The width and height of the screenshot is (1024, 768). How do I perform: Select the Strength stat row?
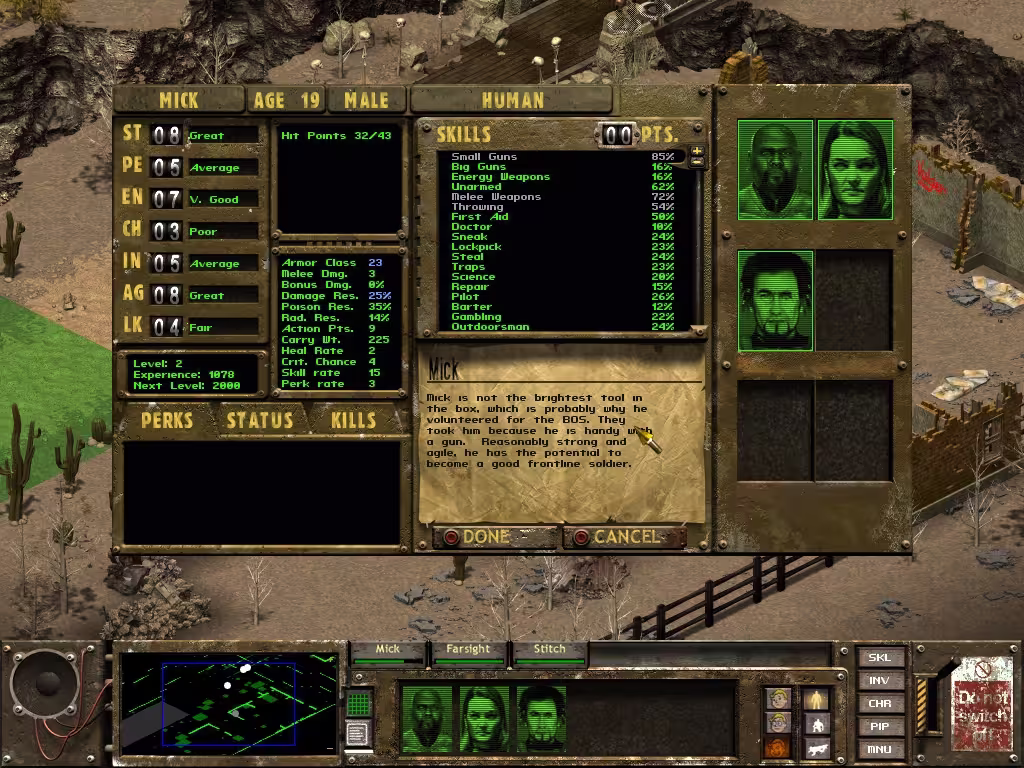(189, 135)
